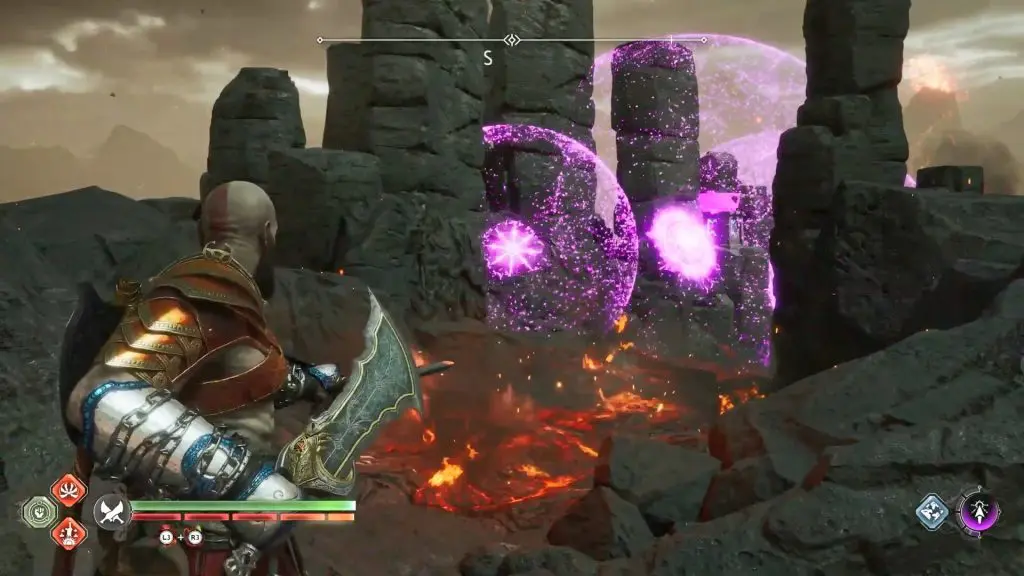Activate the upper red runic attack icon
Screen dimensions: 1024x576
click(68, 491)
